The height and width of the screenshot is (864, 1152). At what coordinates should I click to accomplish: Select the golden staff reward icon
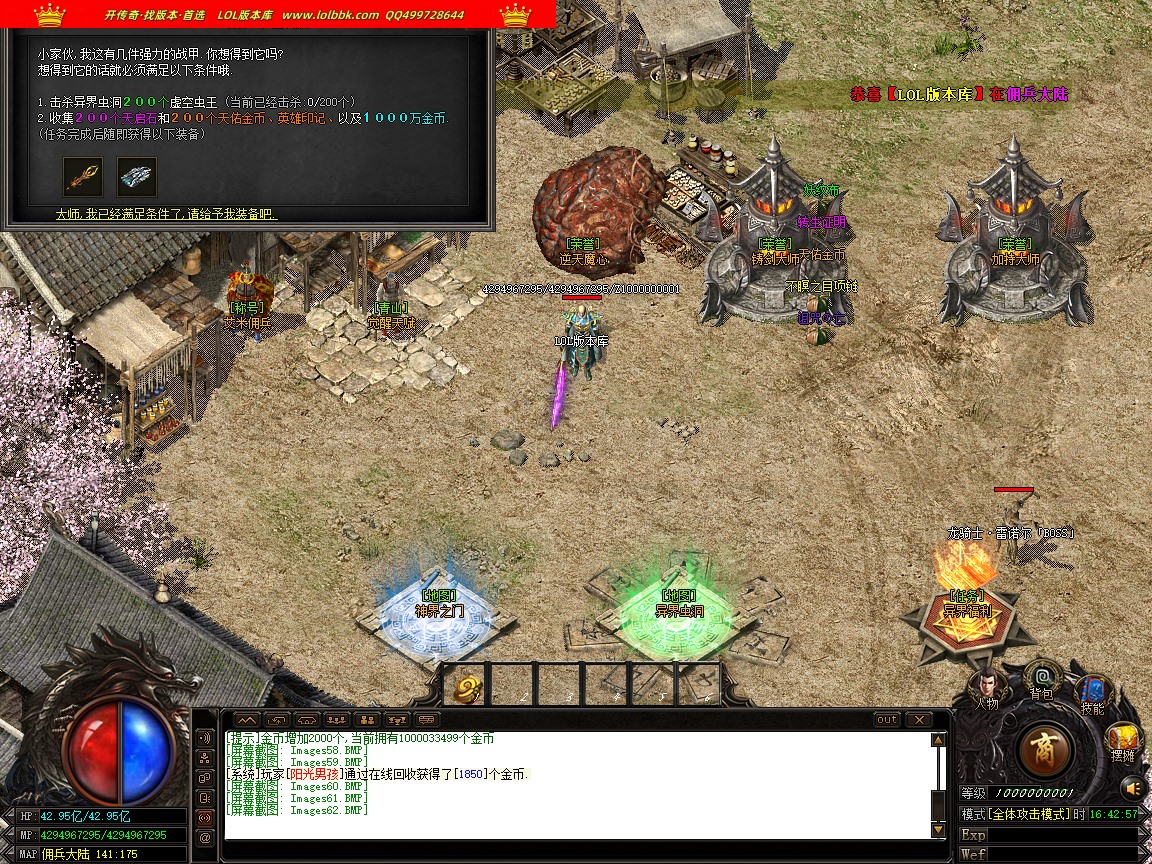83,176
